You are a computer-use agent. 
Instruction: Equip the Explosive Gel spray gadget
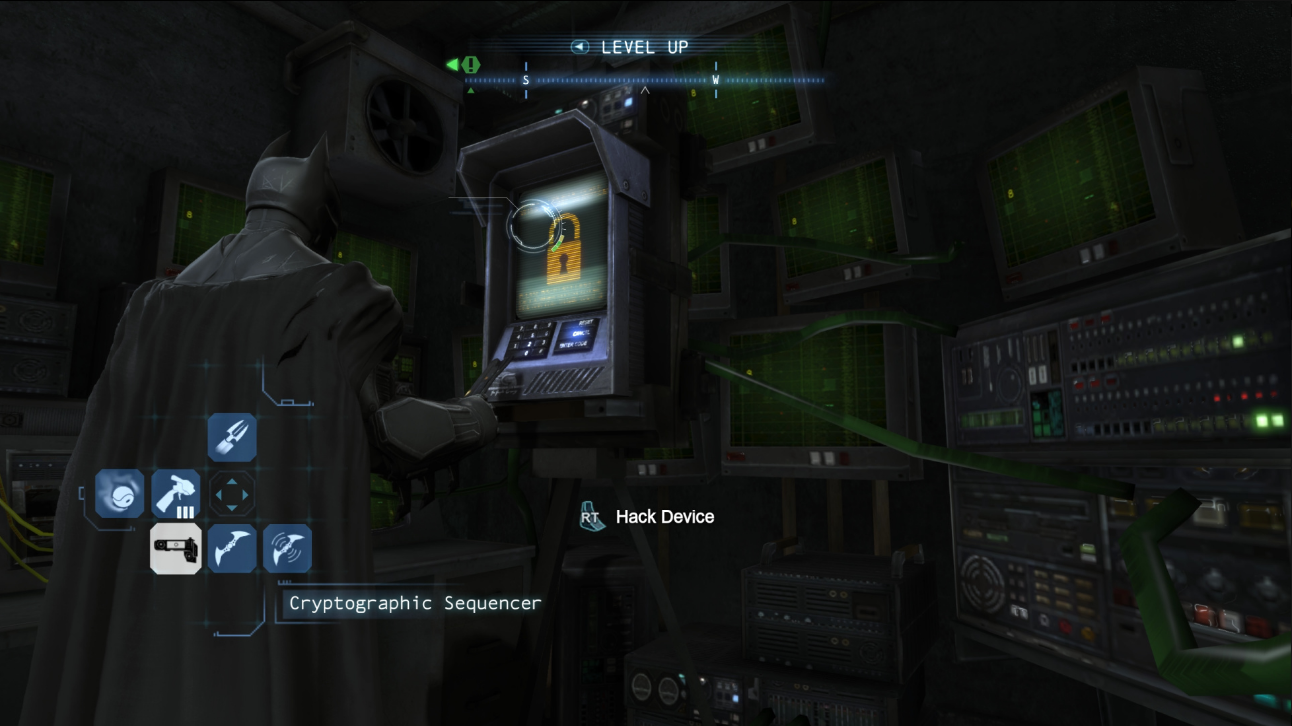point(176,494)
